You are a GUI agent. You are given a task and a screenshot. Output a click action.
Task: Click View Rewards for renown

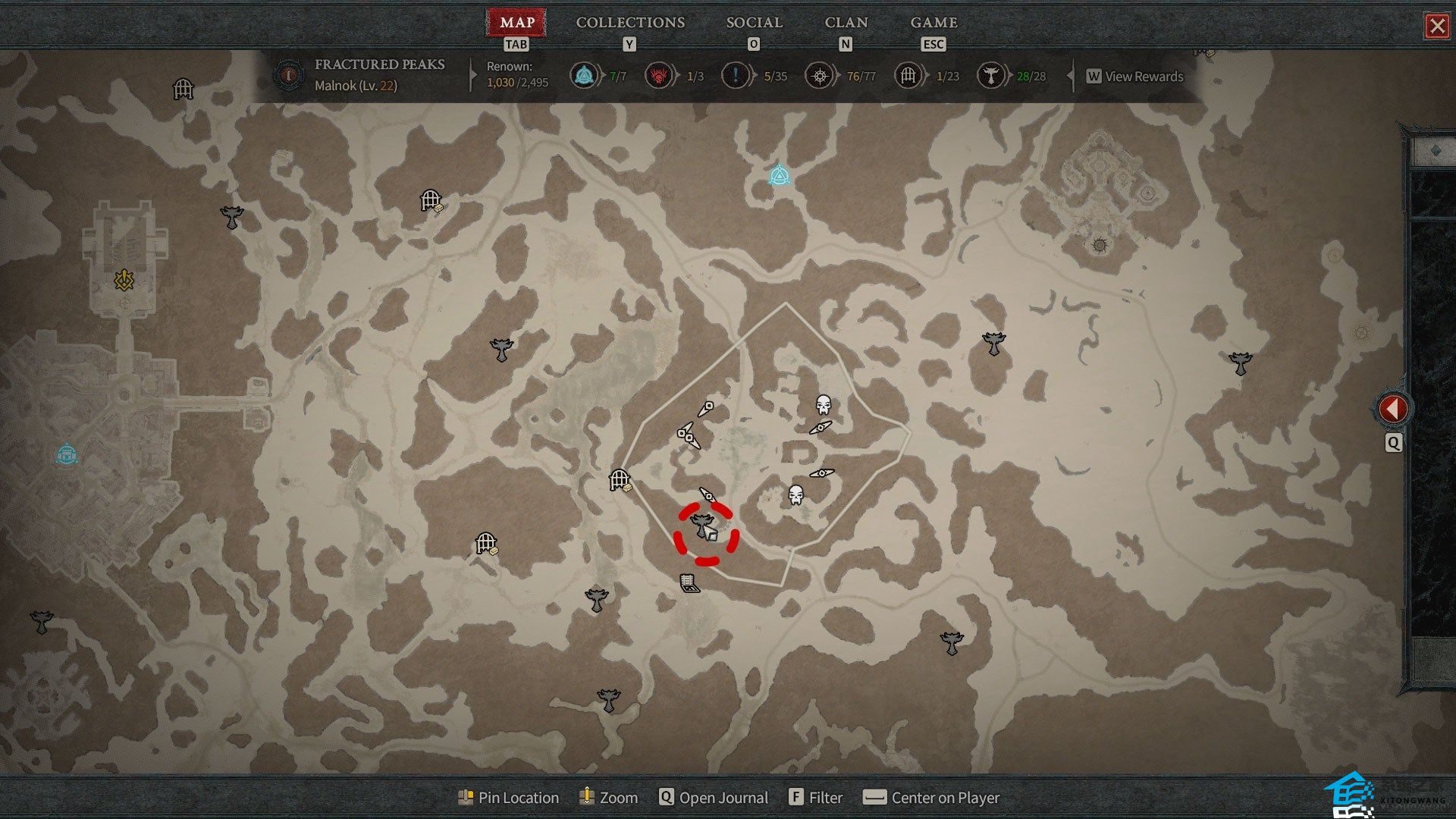point(1135,77)
